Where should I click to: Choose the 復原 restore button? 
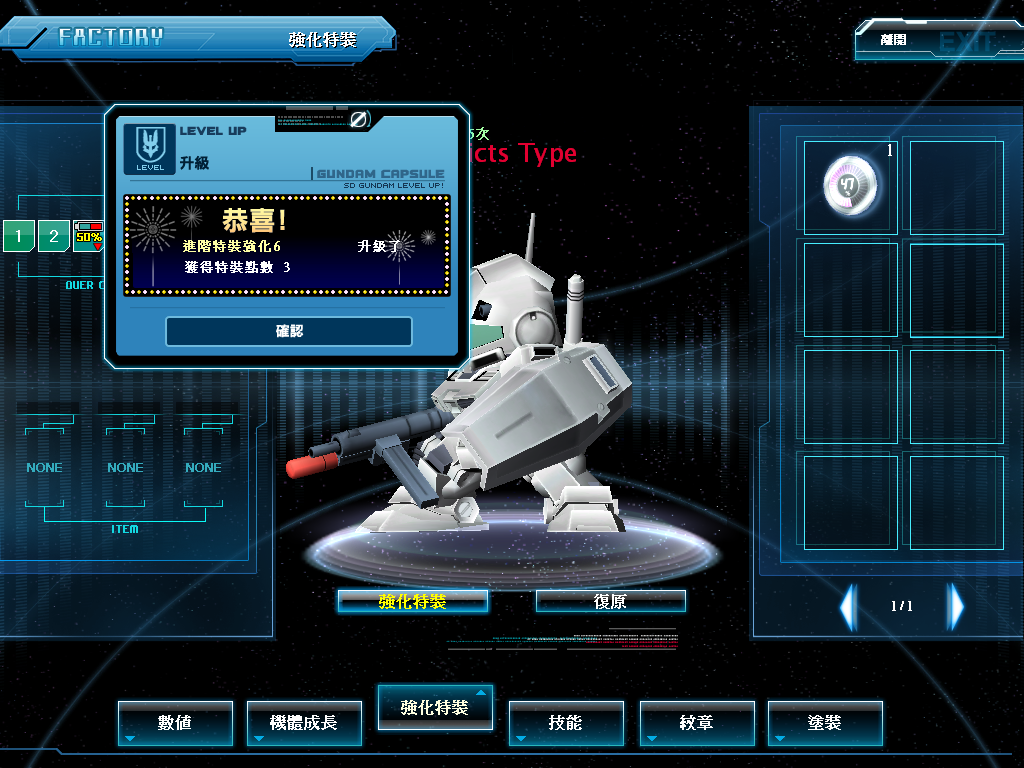610,601
